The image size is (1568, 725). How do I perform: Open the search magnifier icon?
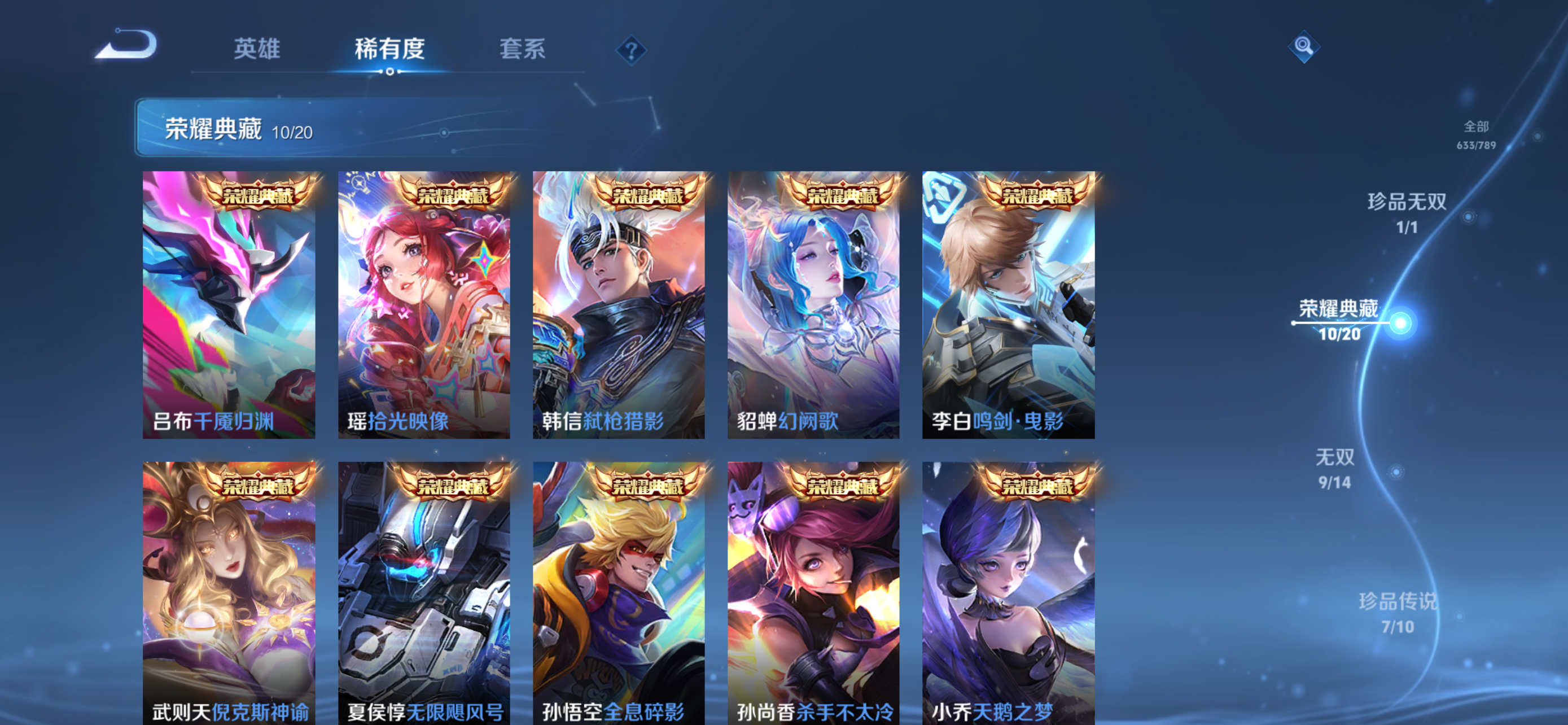point(1303,46)
